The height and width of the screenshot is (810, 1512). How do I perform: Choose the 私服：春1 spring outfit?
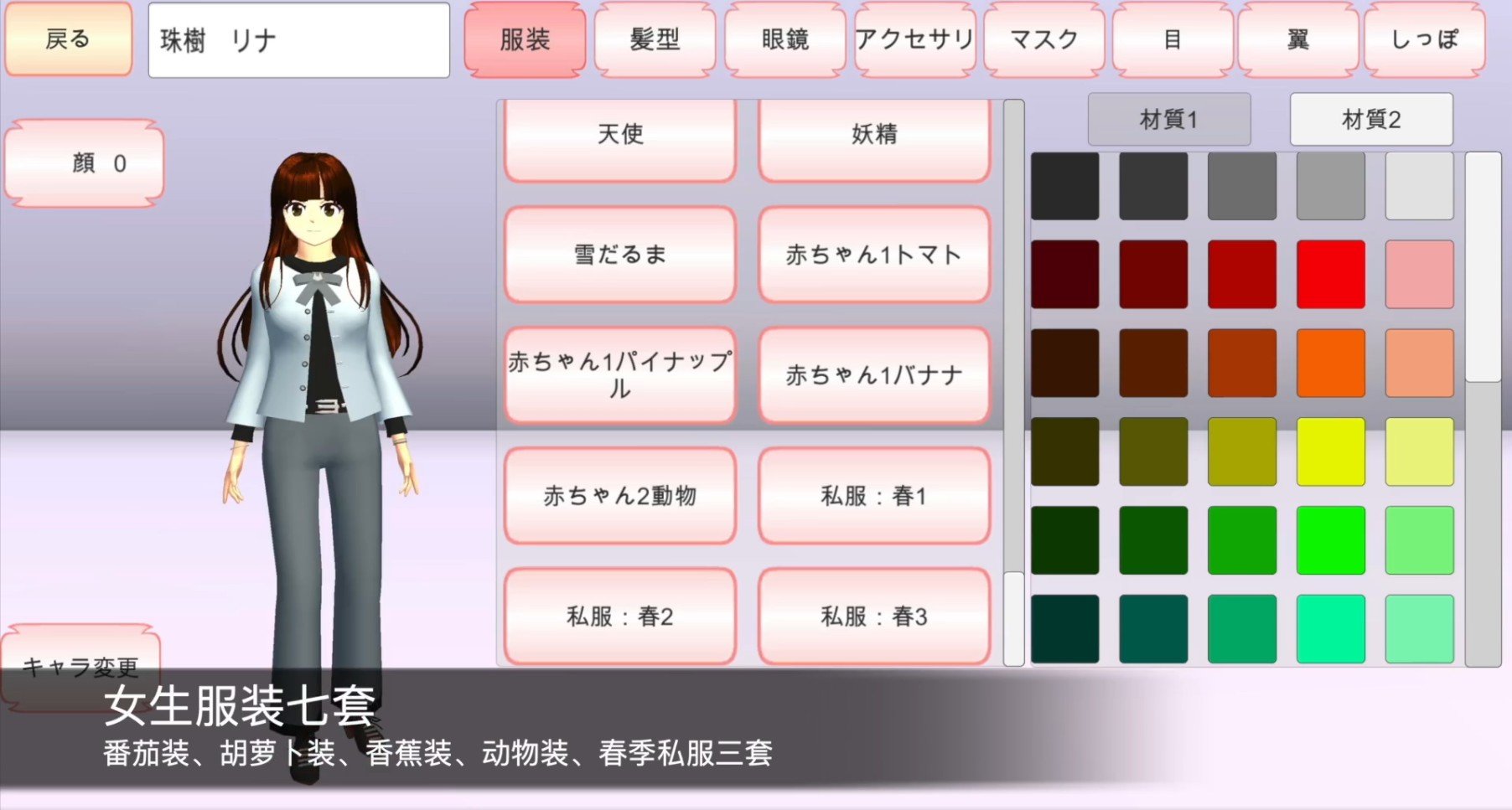(x=874, y=495)
